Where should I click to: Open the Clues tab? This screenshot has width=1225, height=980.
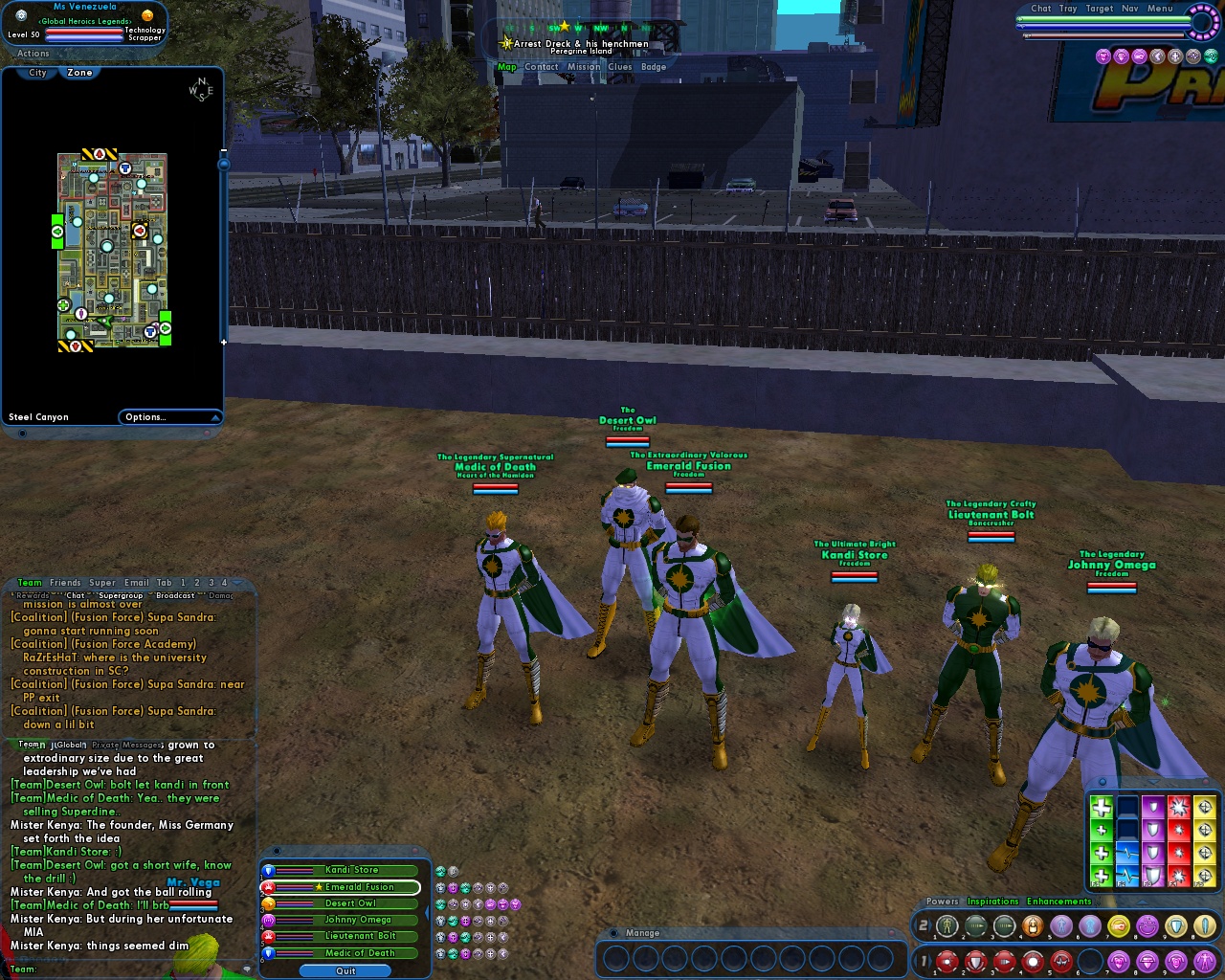click(x=620, y=67)
